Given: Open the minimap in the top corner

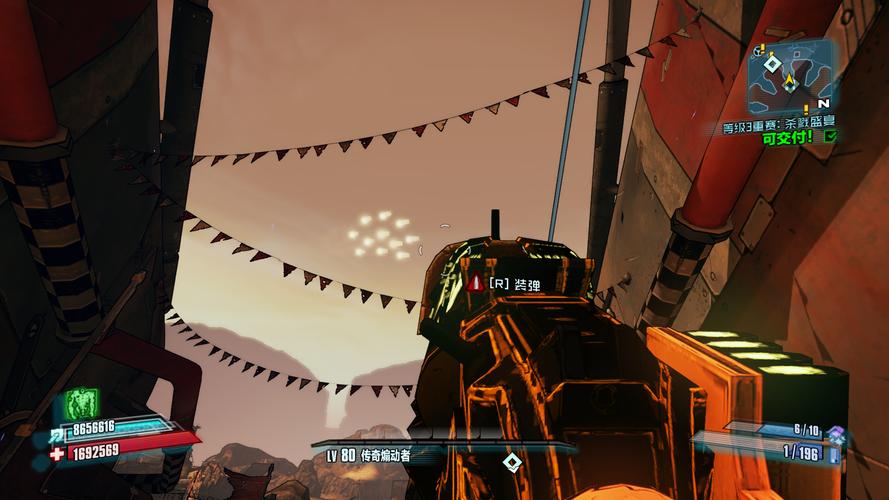Looking at the screenshot, I should coord(790,76).
